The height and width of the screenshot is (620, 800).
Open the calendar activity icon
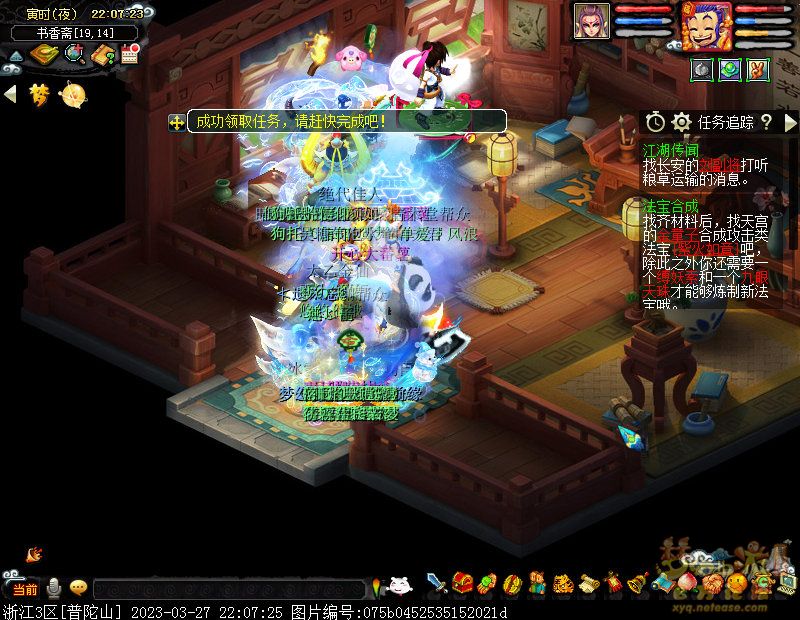(129, 55)
